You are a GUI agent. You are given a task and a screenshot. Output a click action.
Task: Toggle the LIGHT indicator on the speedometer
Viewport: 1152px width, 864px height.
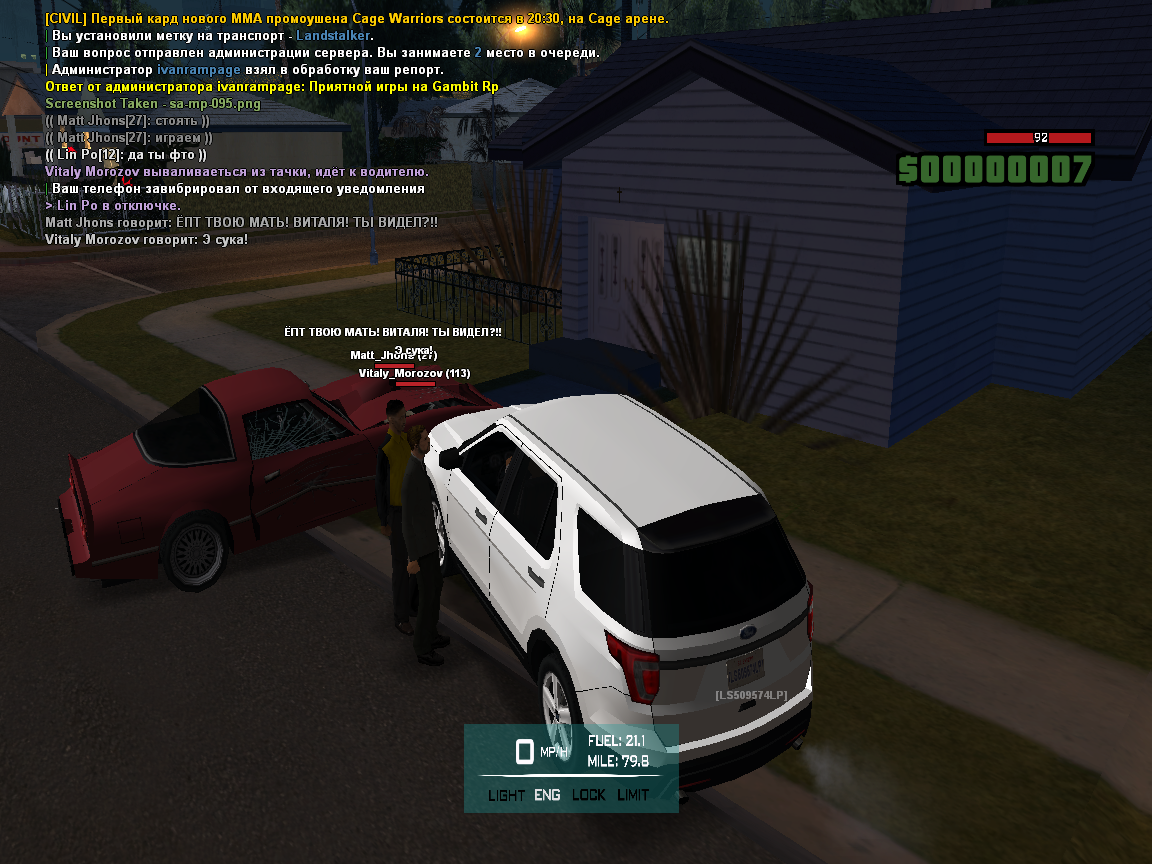coord(506,795)
